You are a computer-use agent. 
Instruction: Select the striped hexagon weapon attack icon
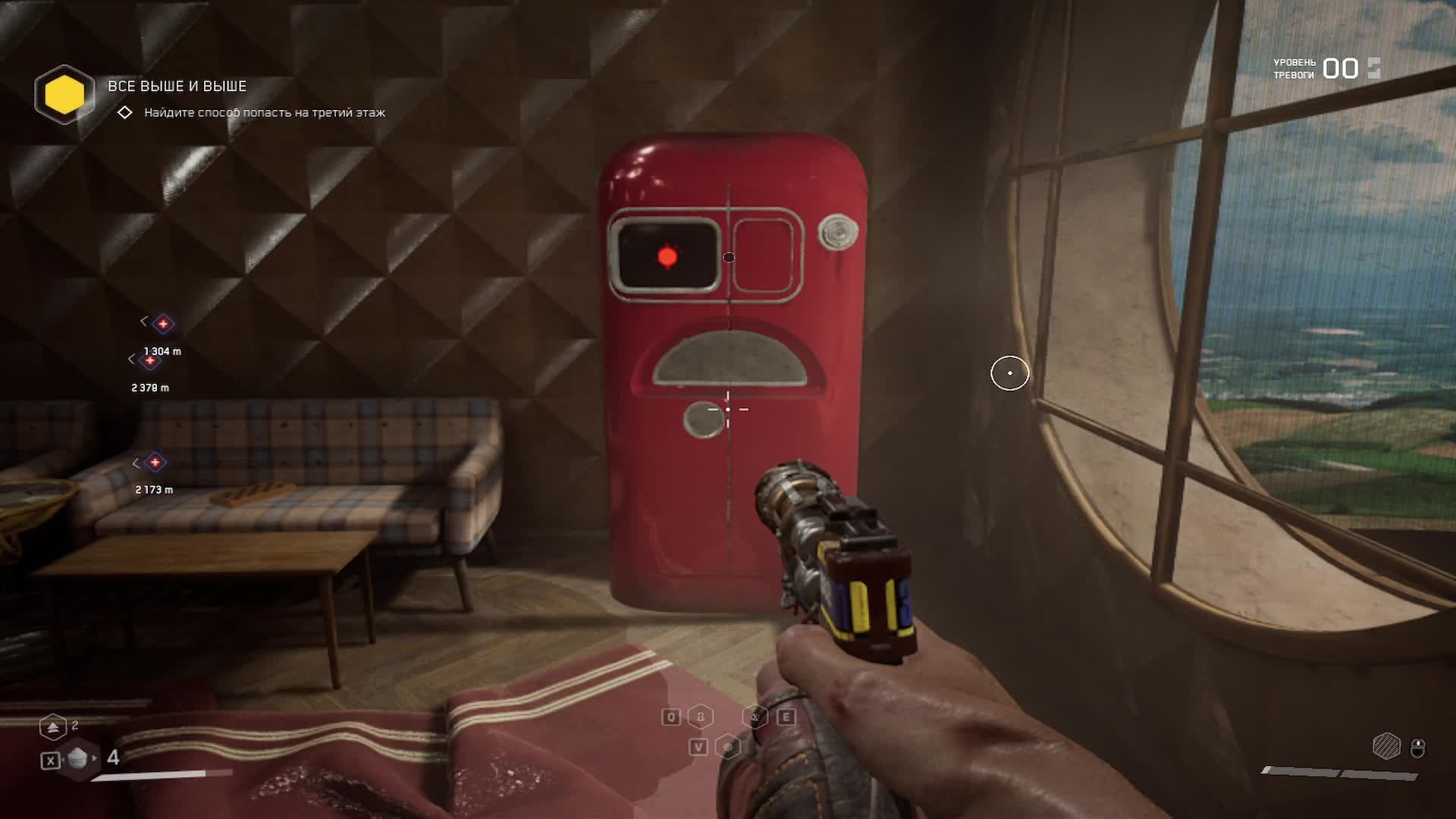1386,746
